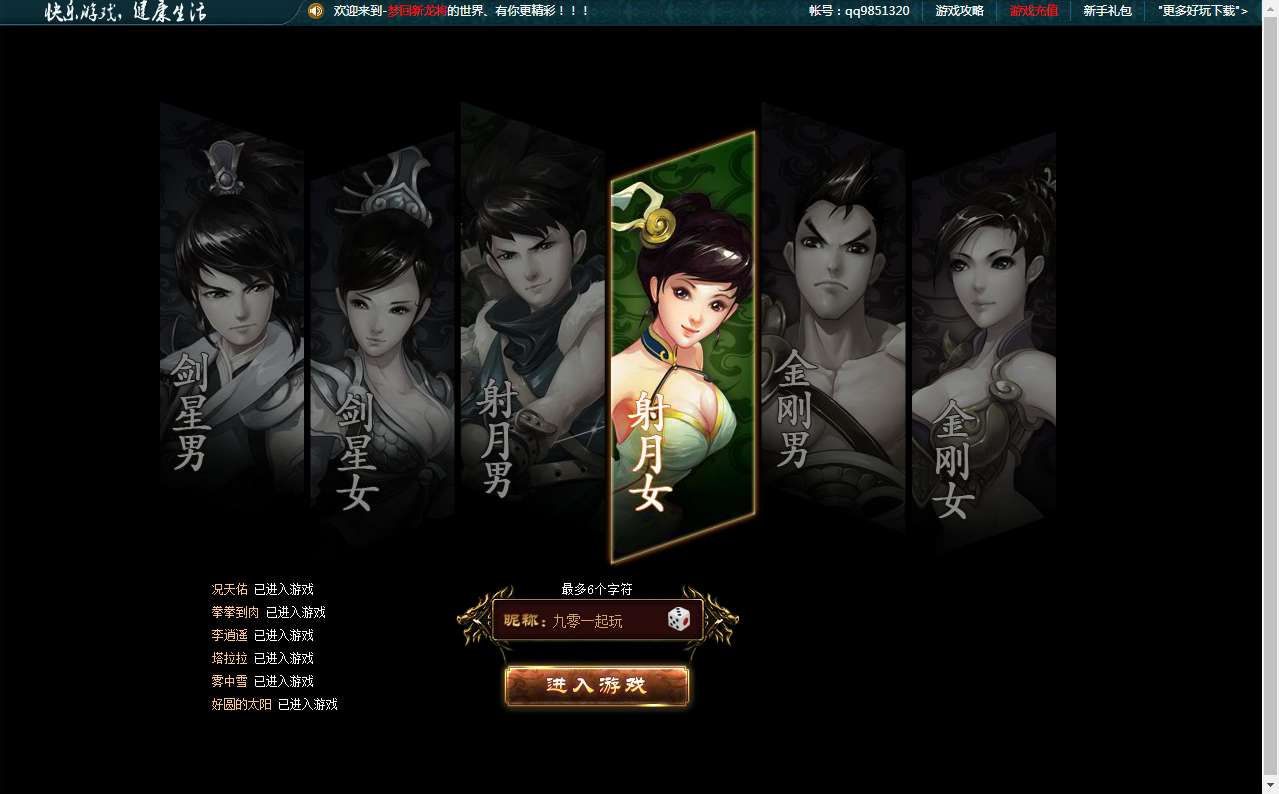Image resolution: width=1279 pixels, height=794 pixels.
Task: Select the highlighted 射月女 character
Action: pyautogui.click(x=682, y=345)
